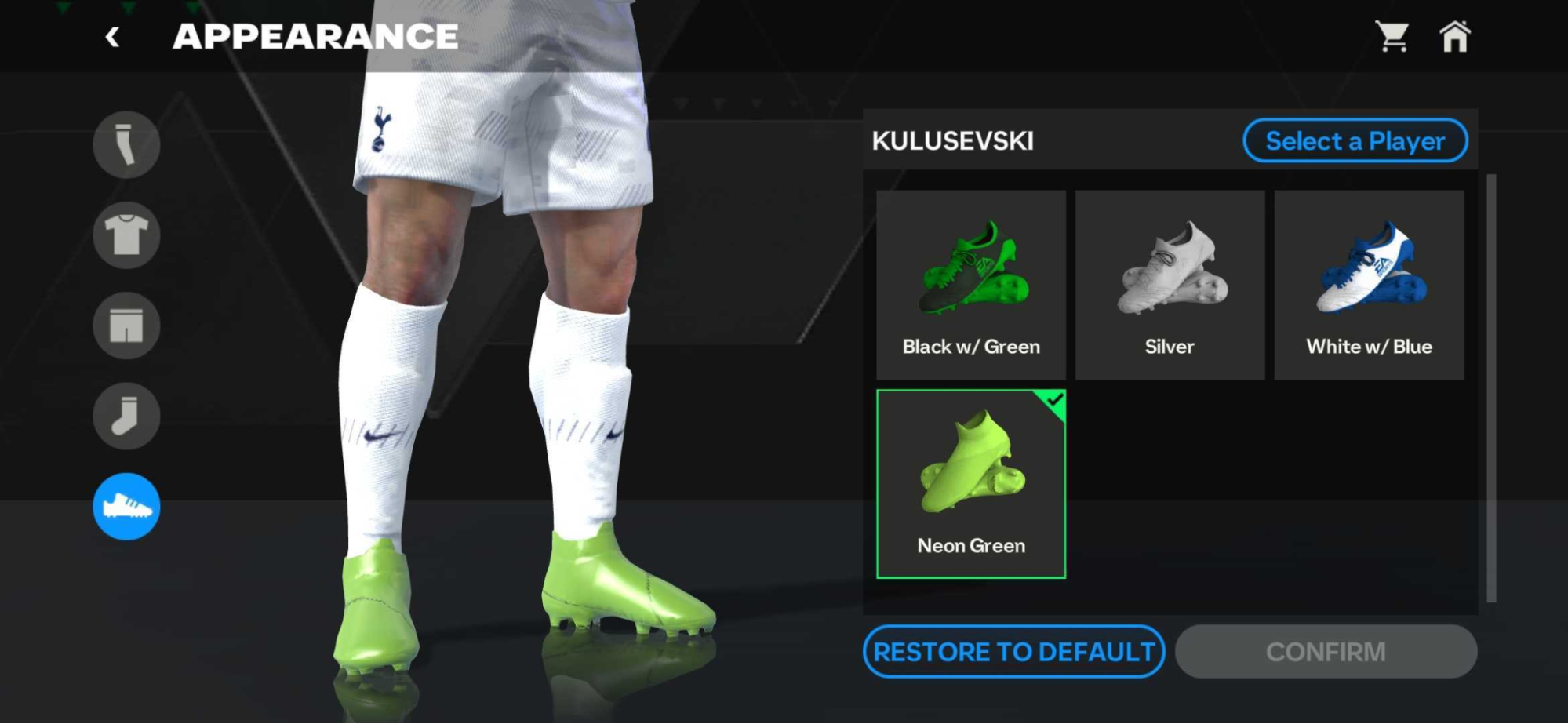Switch to the shorts category
The height and width of the screenshot is (724, 1568).
coord(126,326)
